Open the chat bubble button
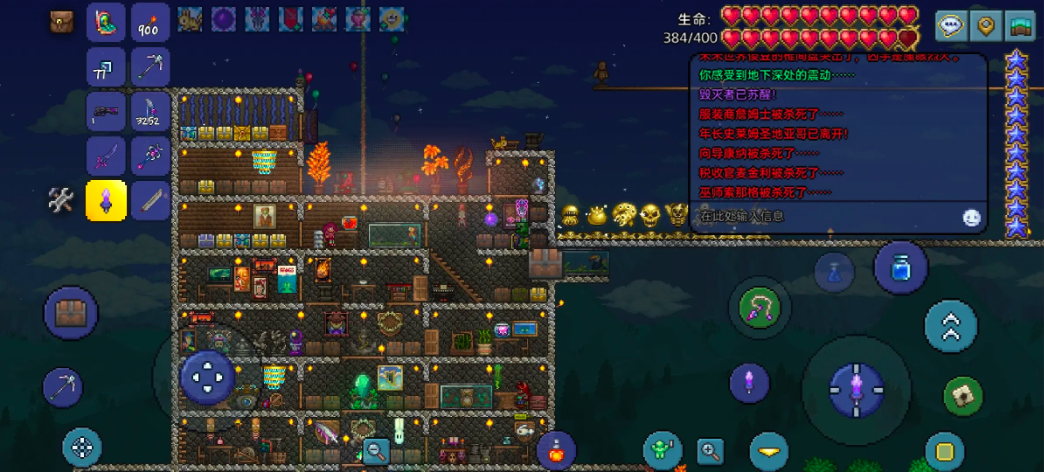 pyautogui.click(x=951, y=26)
